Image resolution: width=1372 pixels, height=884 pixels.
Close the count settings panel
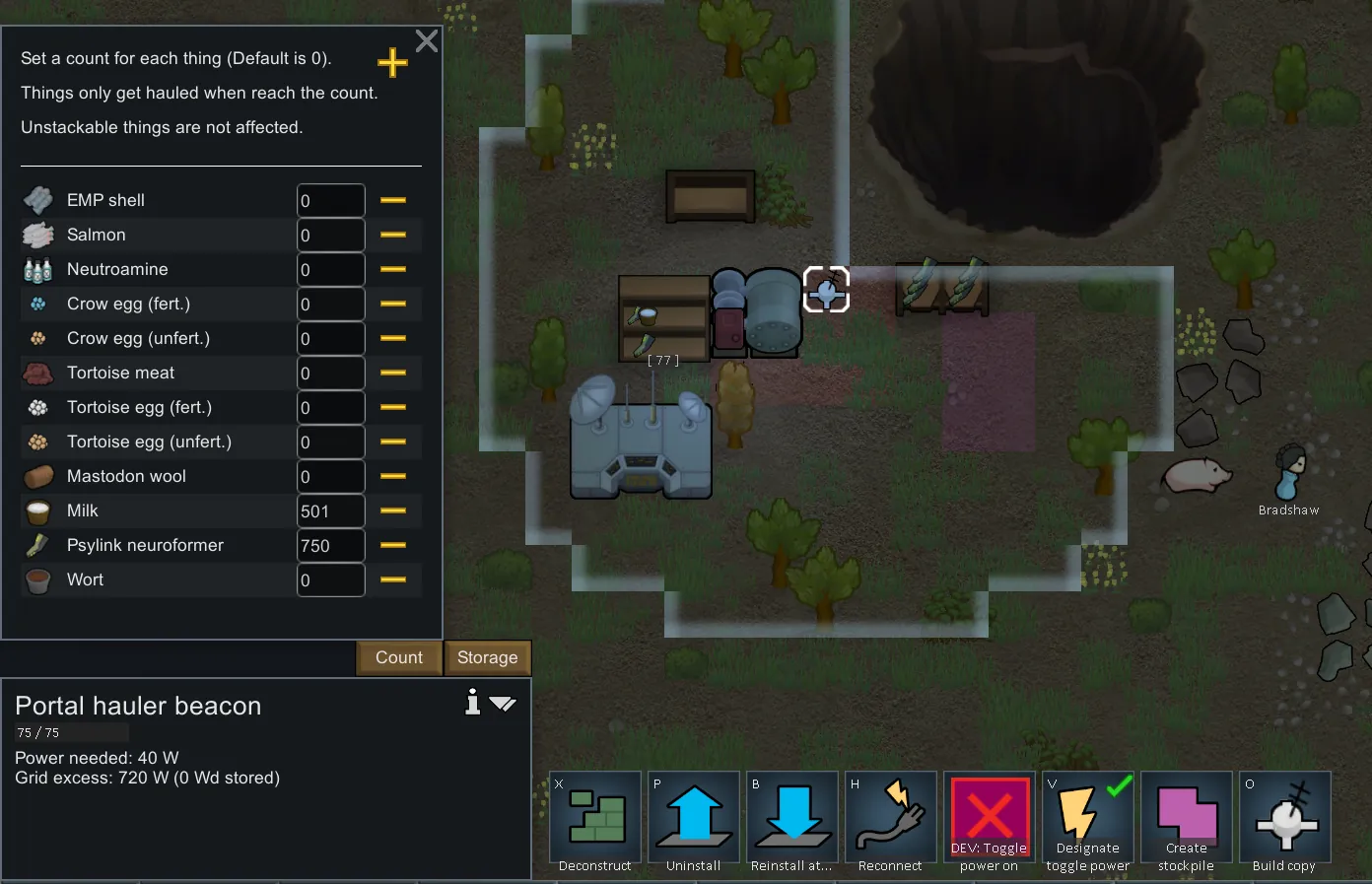(x=427, y=41)
